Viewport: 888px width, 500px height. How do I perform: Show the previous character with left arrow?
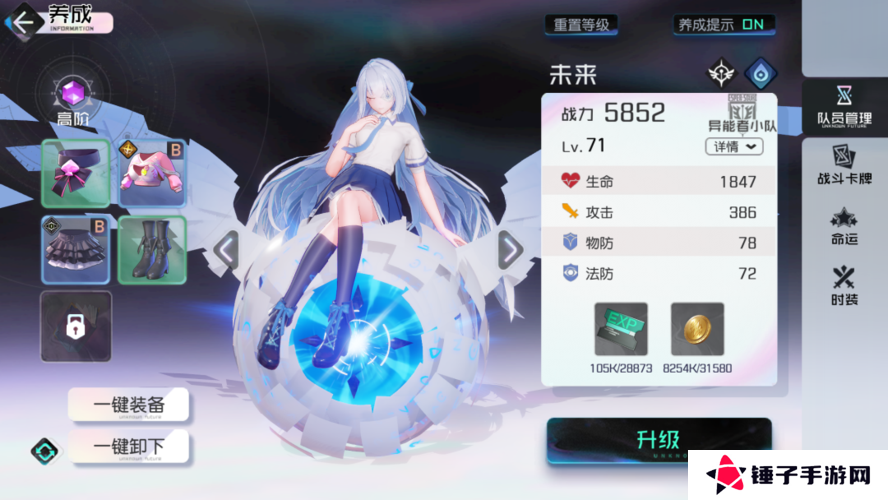pos(227,251)
